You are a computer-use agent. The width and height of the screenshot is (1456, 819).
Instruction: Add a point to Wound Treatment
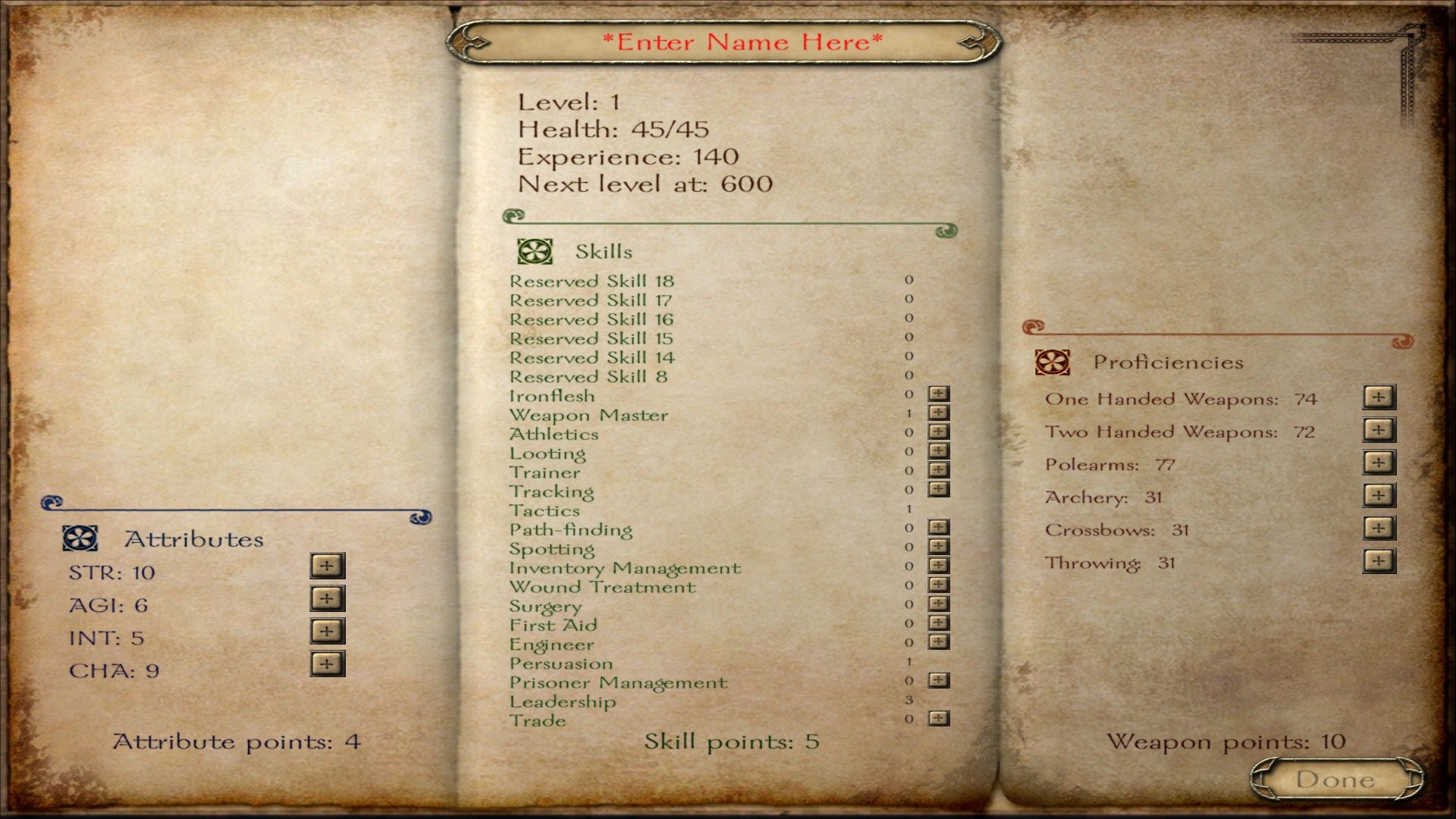click(x=939, y=585)
